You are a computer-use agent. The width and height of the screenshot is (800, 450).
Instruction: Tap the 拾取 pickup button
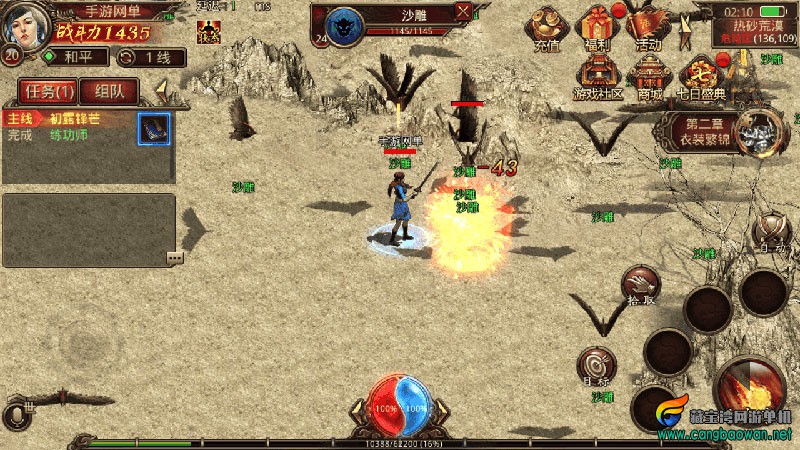click(641, 286)
